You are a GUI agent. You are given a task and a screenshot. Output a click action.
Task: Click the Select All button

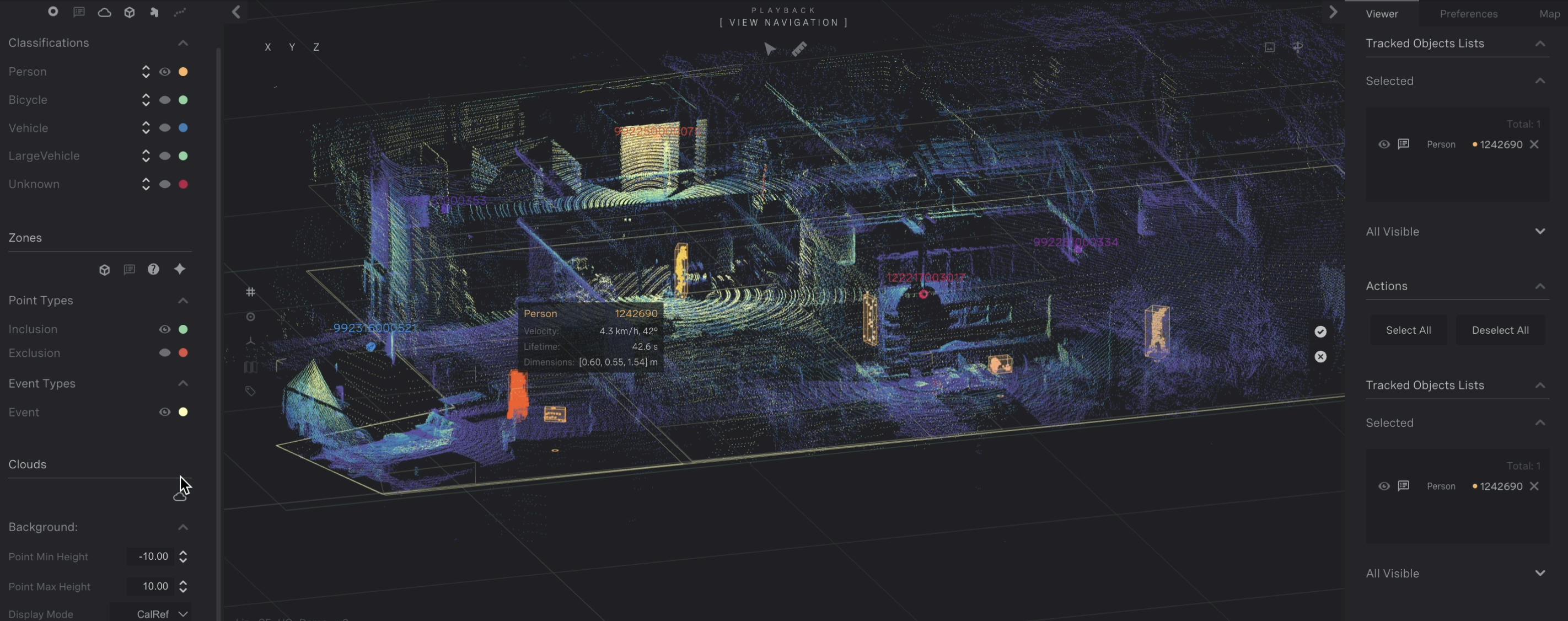(1409, 329)
